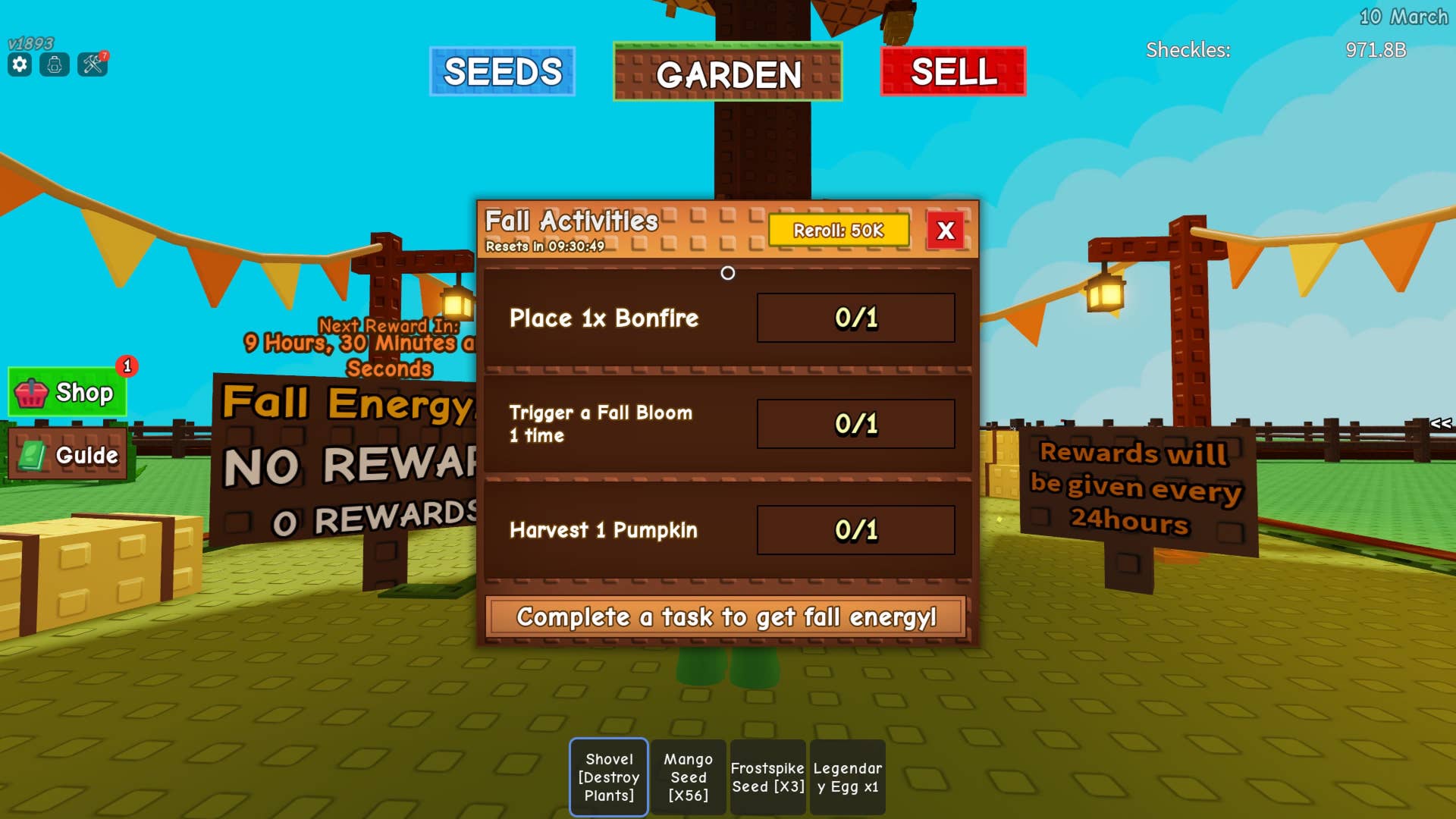The width and height of the screenshot is (1456, 819).
Task: Expand the double-arrow side panel toggle
Action: [x=1441, y=423]
